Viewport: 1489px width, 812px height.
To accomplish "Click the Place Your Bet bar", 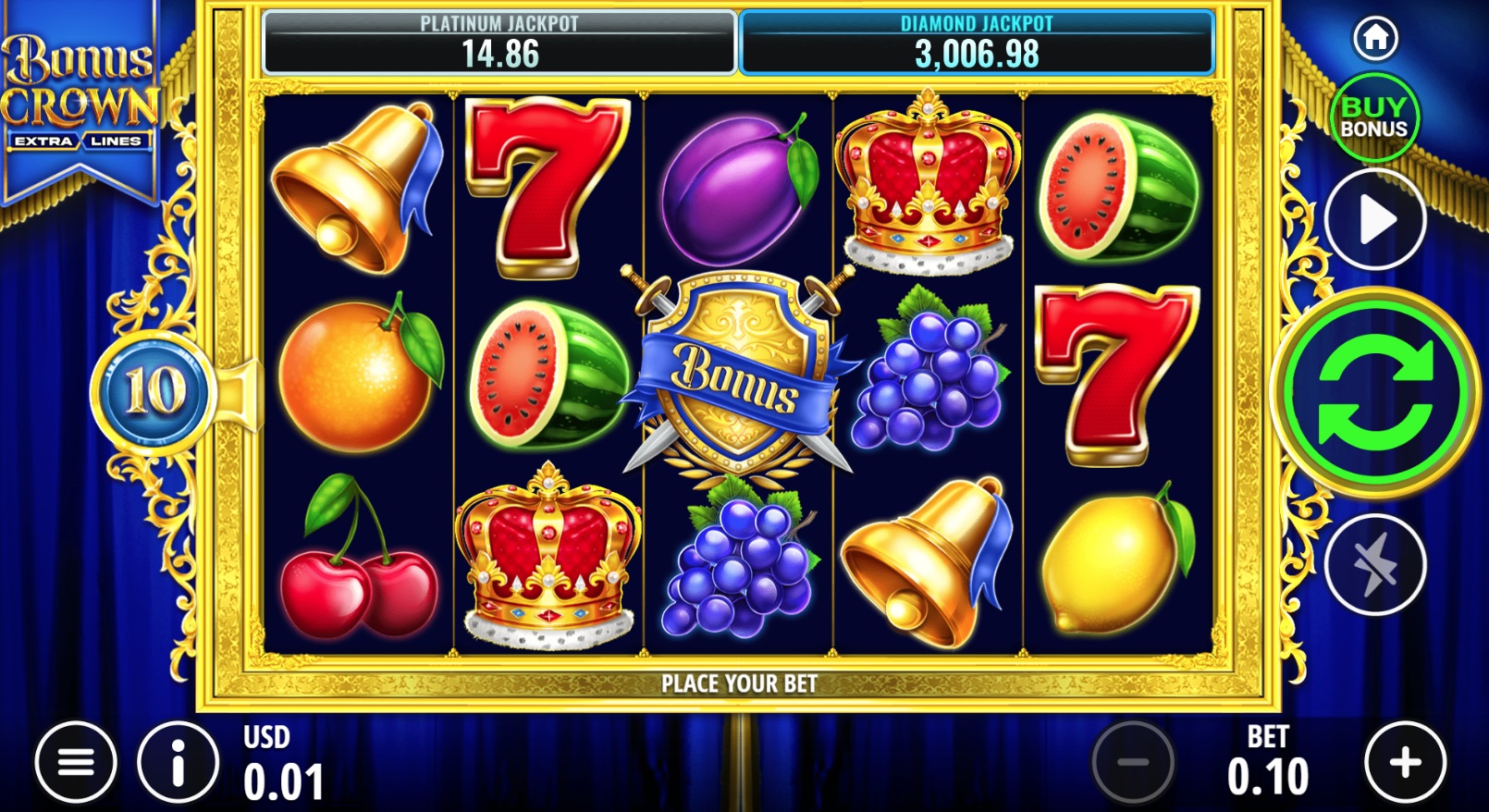I will pos(740,684).
